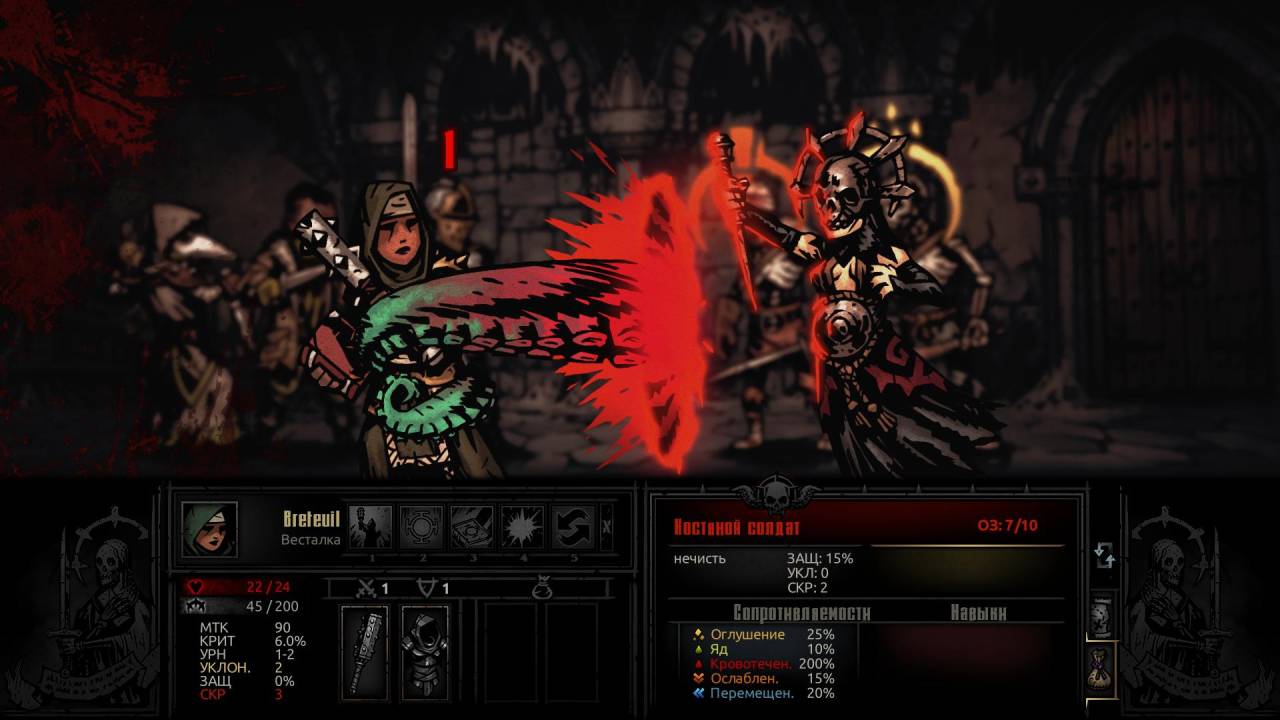Inspect the equipped hooded armor slot

(425, 652)
